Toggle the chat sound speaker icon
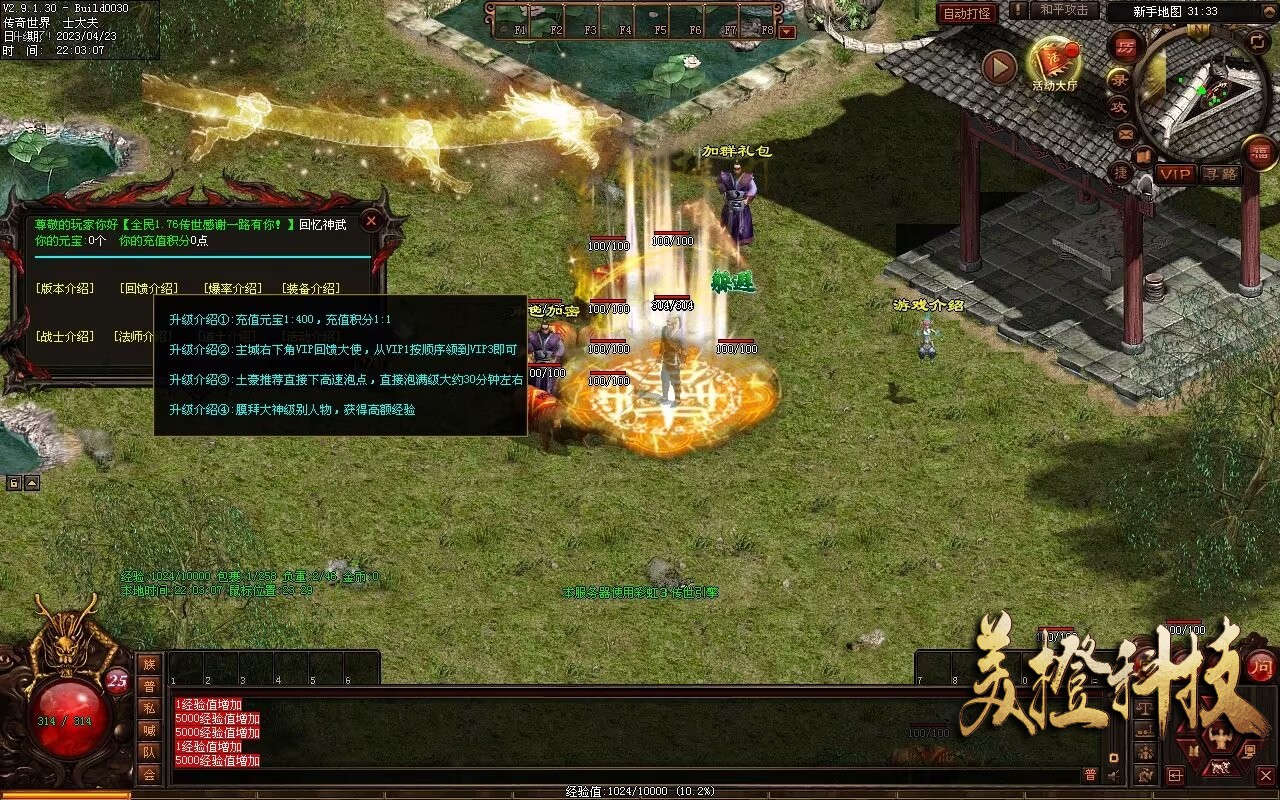This screenshot has width=1280, height=800. coord(1114,774)
